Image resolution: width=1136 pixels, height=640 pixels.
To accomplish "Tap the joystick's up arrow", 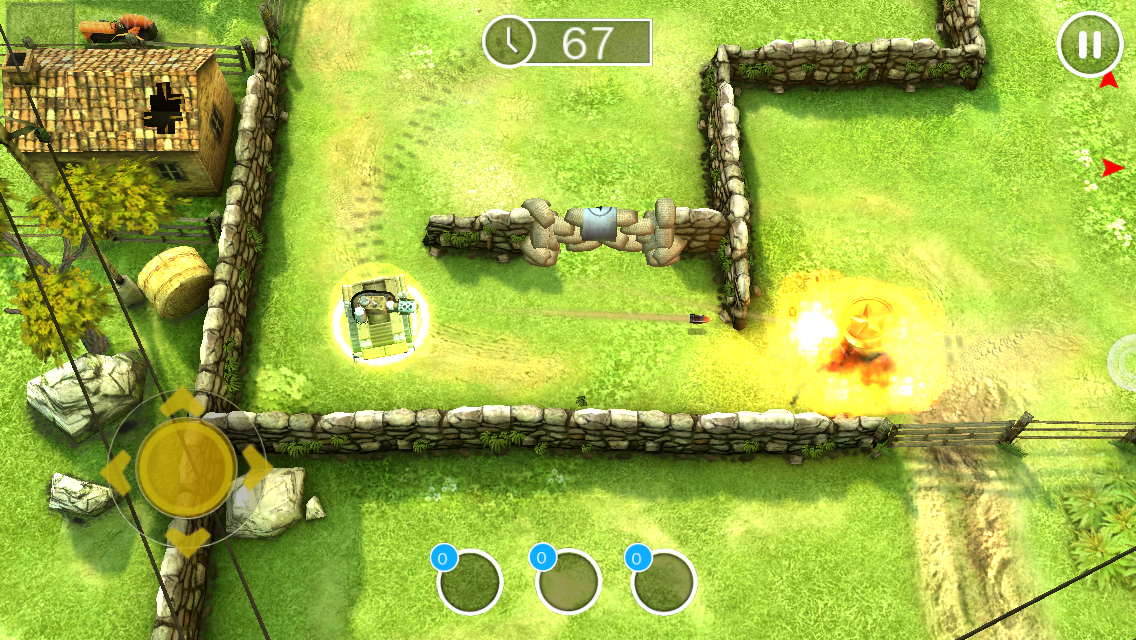I will (185, 402).
